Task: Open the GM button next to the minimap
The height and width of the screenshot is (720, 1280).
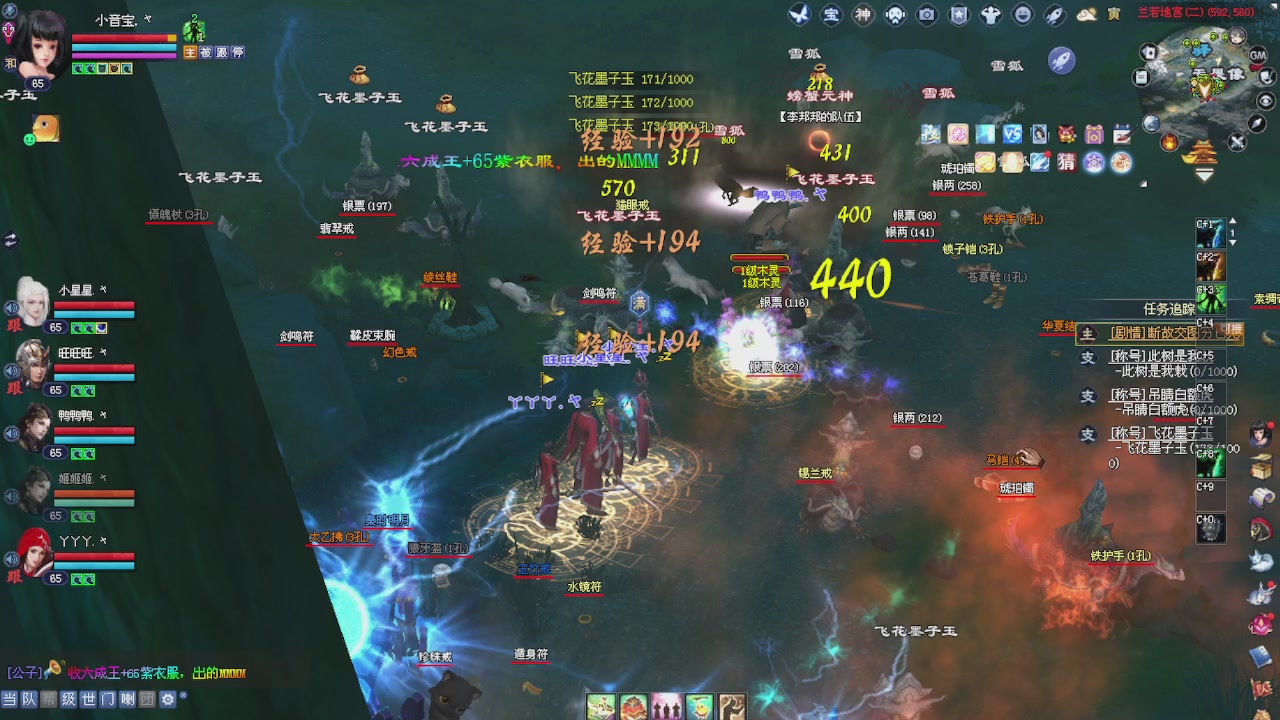Action: pos(1258,54)
